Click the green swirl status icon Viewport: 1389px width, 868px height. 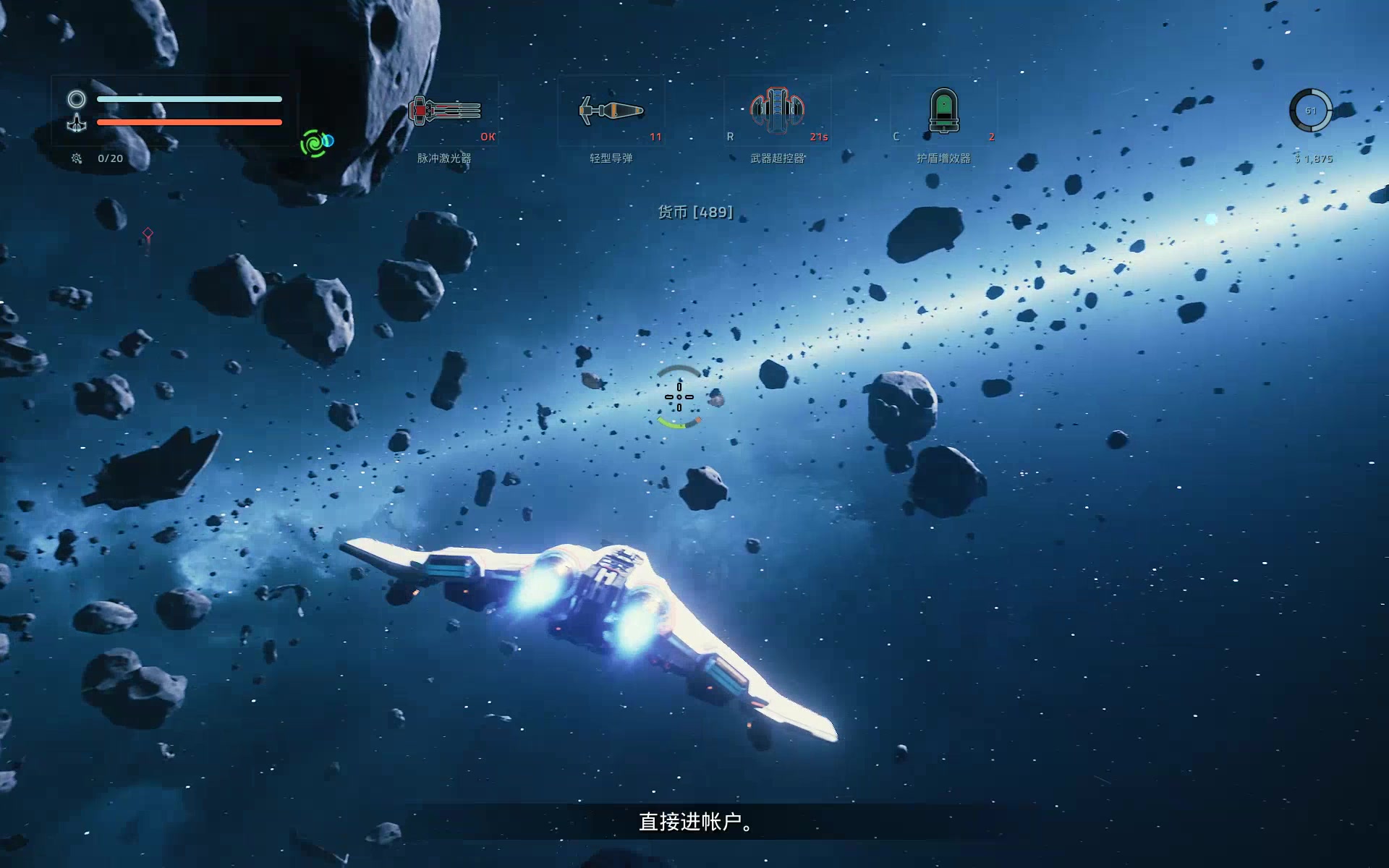[x=315, y=143]
